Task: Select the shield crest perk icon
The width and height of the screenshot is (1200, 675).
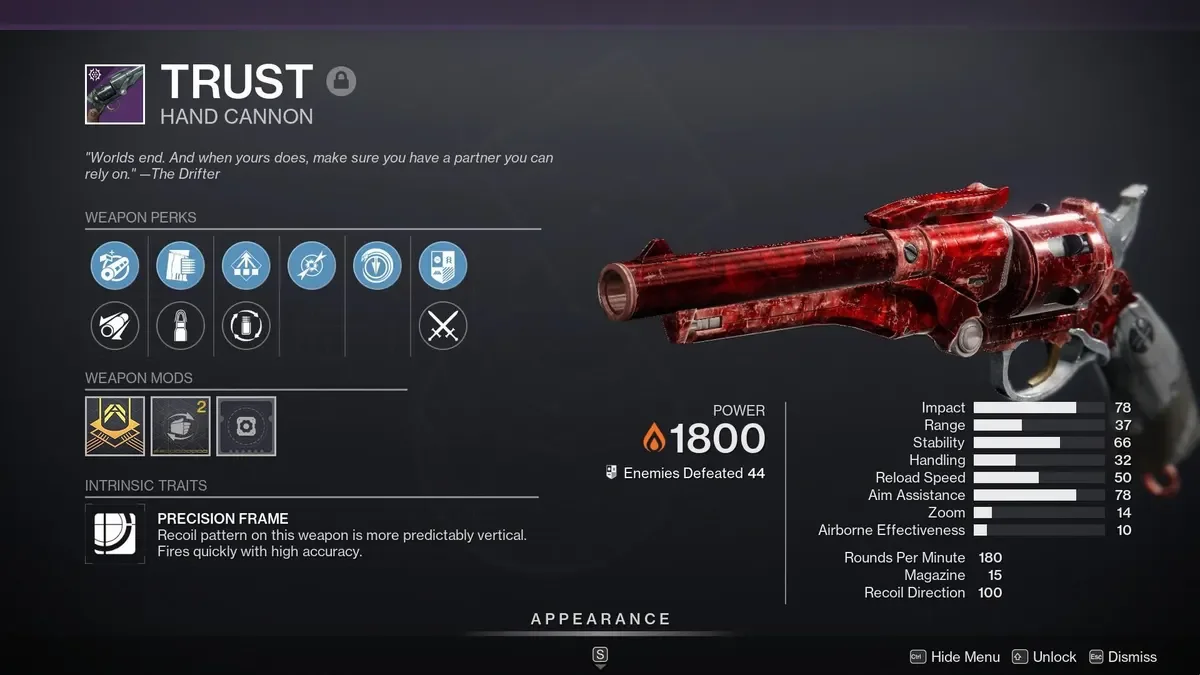Action: [443, 266]
